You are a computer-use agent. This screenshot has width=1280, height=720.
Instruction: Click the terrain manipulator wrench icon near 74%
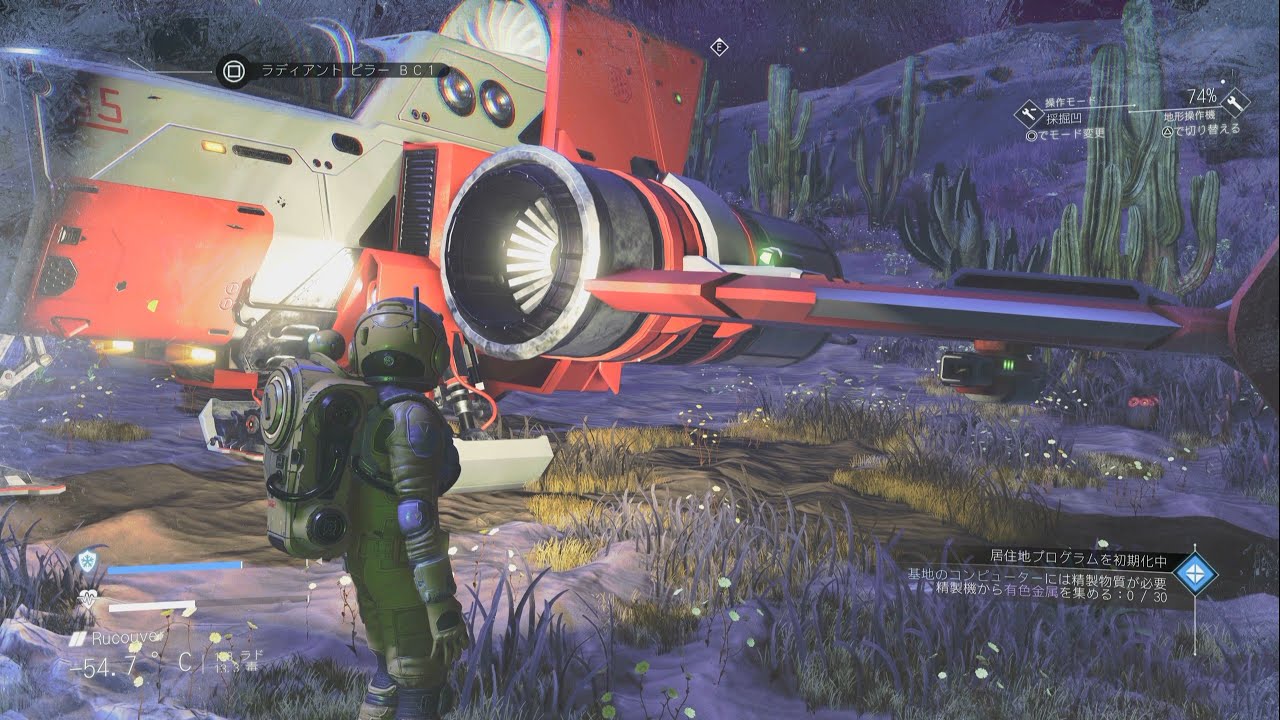(x=1236, y=105)
